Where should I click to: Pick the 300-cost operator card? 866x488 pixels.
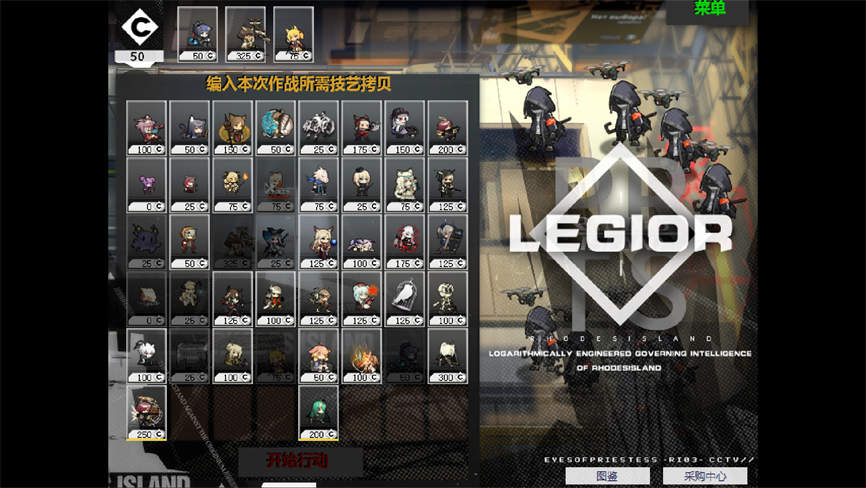[x=447, y=355]
